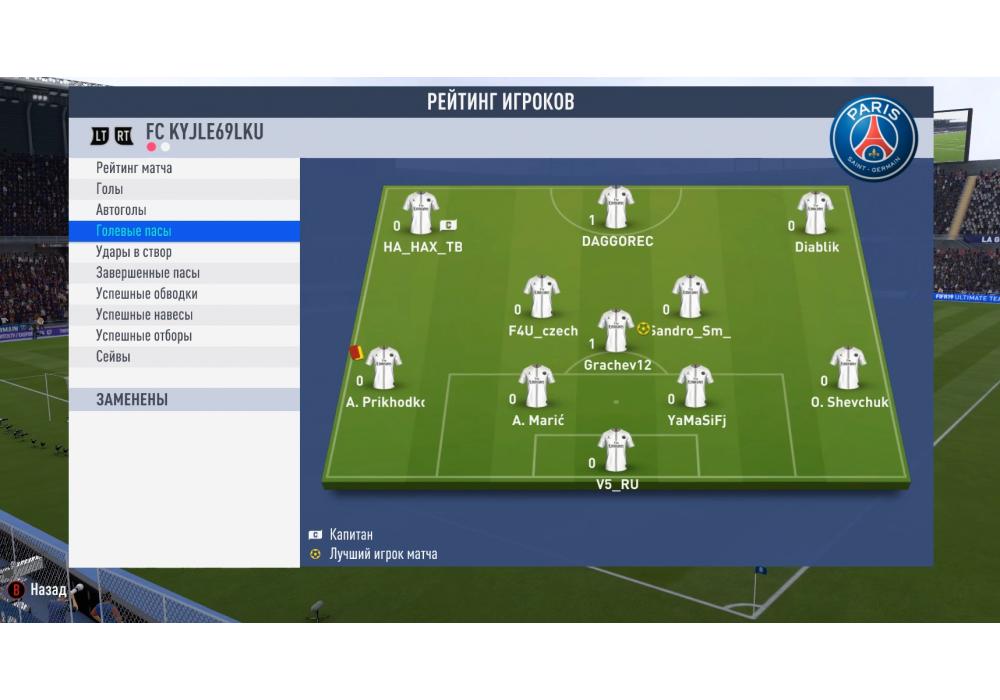The image size is (1000, 700).
Task: Choose goalkeeper V5_RU
Action: pyautogui.click(x=616, y=450)
